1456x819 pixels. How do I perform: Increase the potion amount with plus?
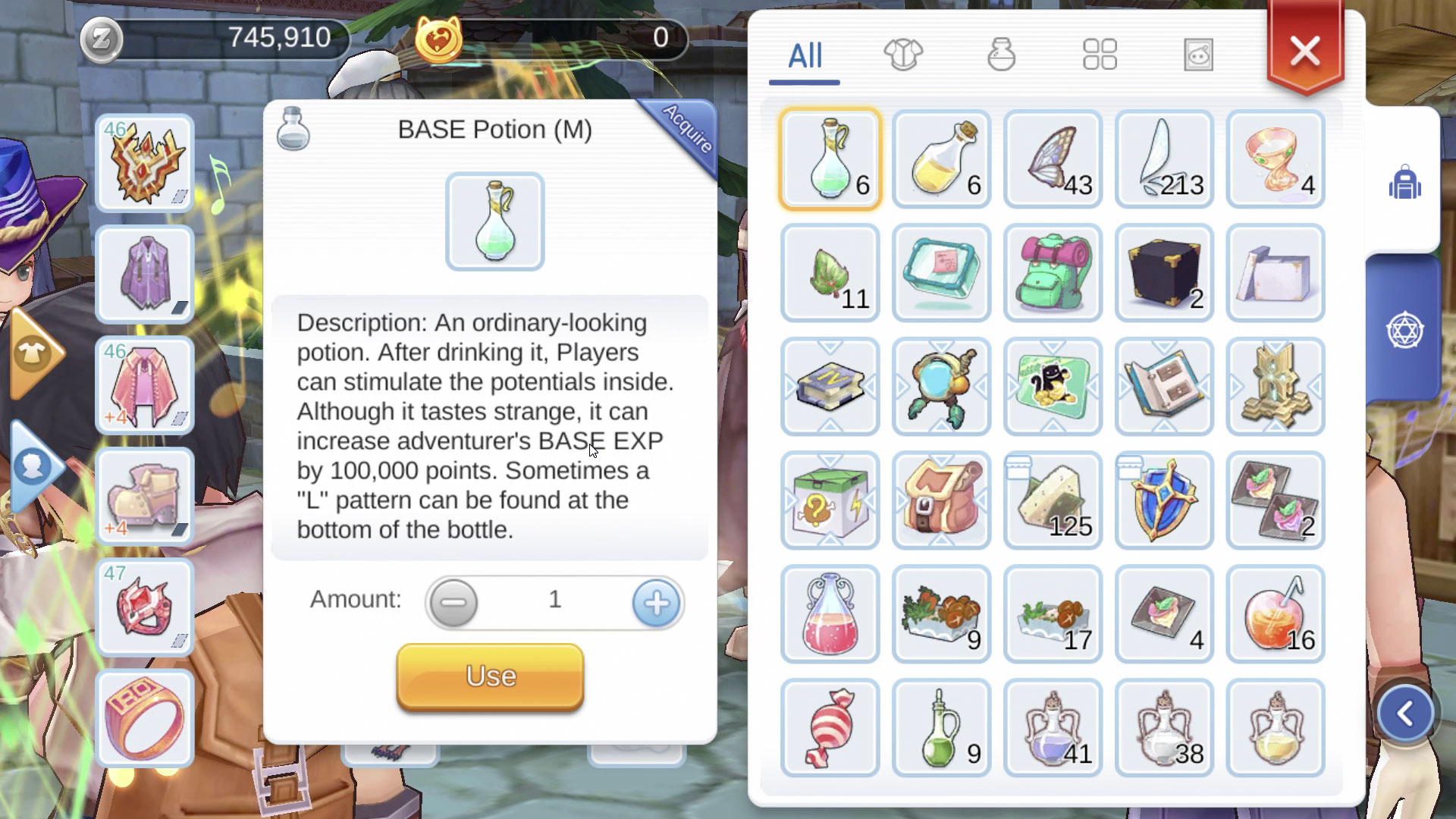point(656,603)
